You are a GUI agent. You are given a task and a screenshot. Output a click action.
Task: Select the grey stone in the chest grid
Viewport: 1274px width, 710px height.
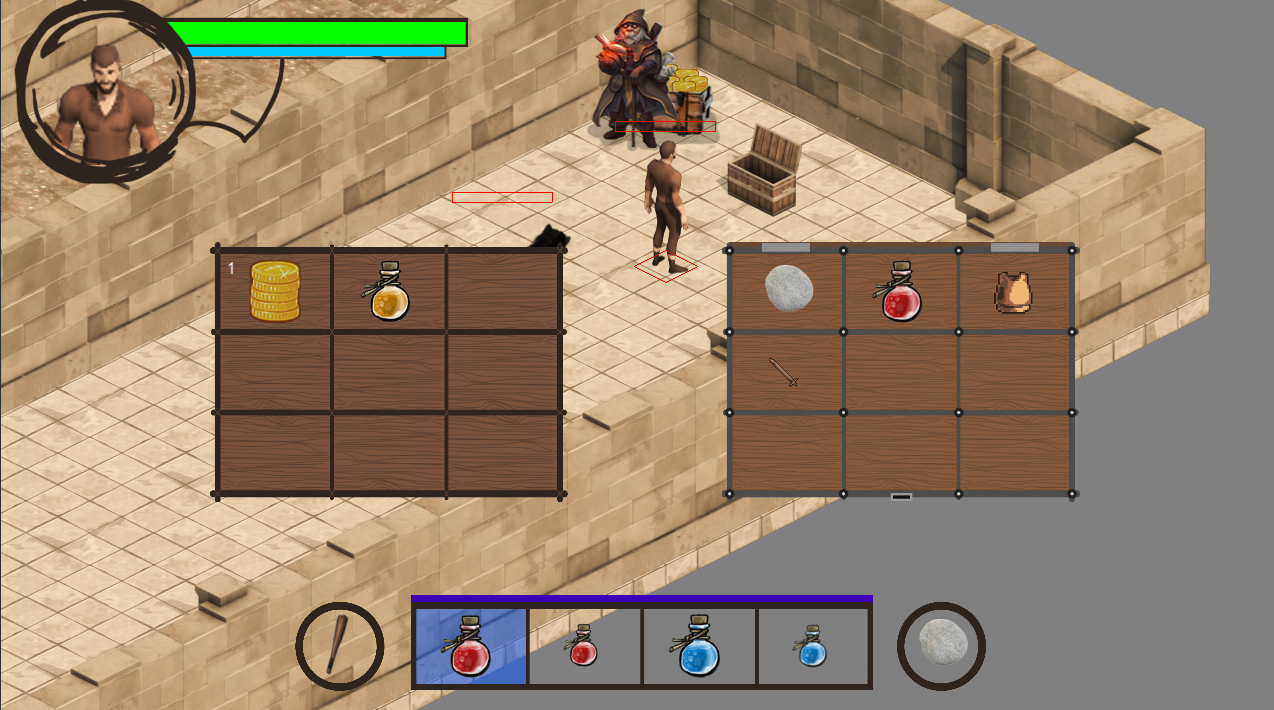tap(788, 288)
